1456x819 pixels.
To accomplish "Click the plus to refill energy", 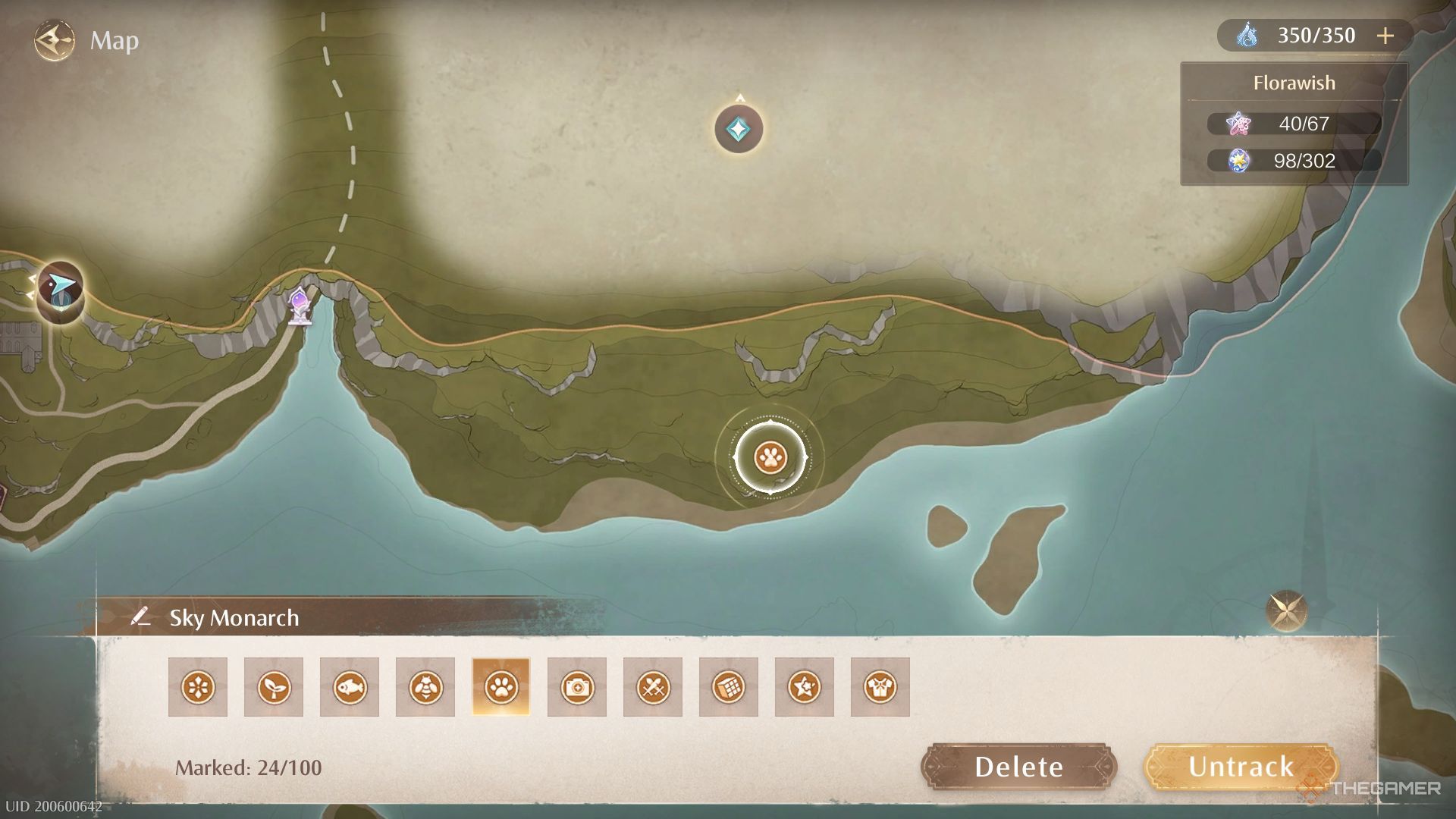I will tap(1386, 35).
